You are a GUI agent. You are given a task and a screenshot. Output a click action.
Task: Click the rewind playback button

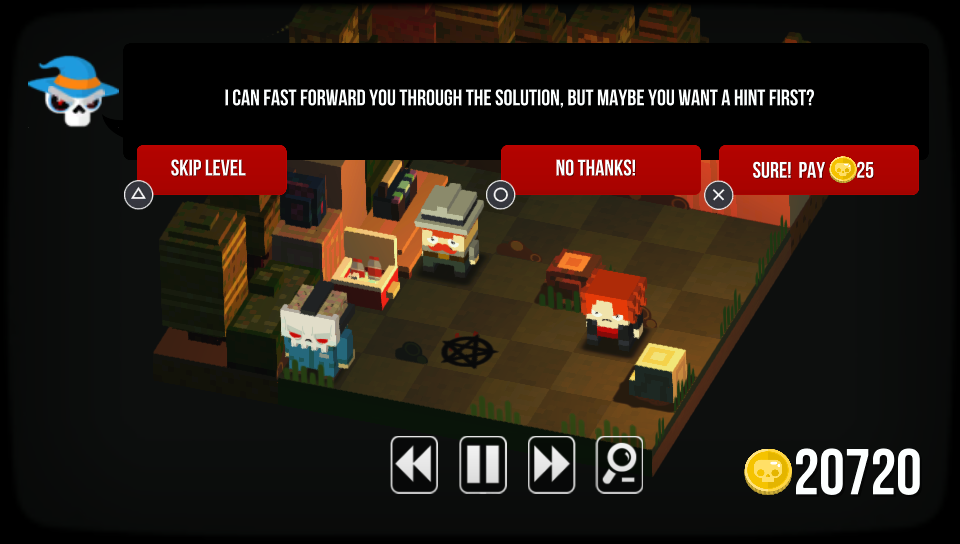(414, 465)
